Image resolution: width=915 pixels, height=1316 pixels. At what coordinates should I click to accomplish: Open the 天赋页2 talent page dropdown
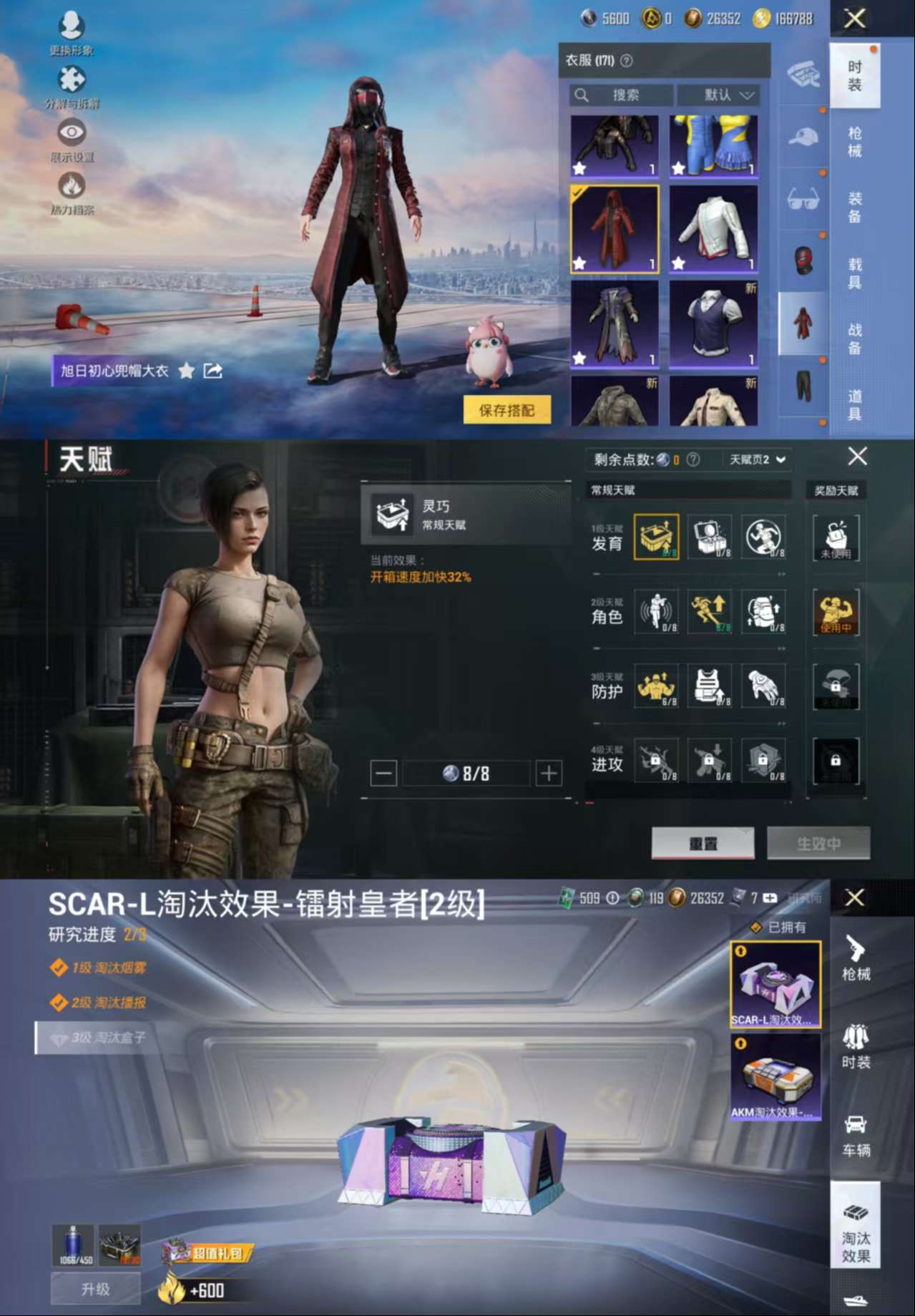pyautogui.click(x=757, y=459)
